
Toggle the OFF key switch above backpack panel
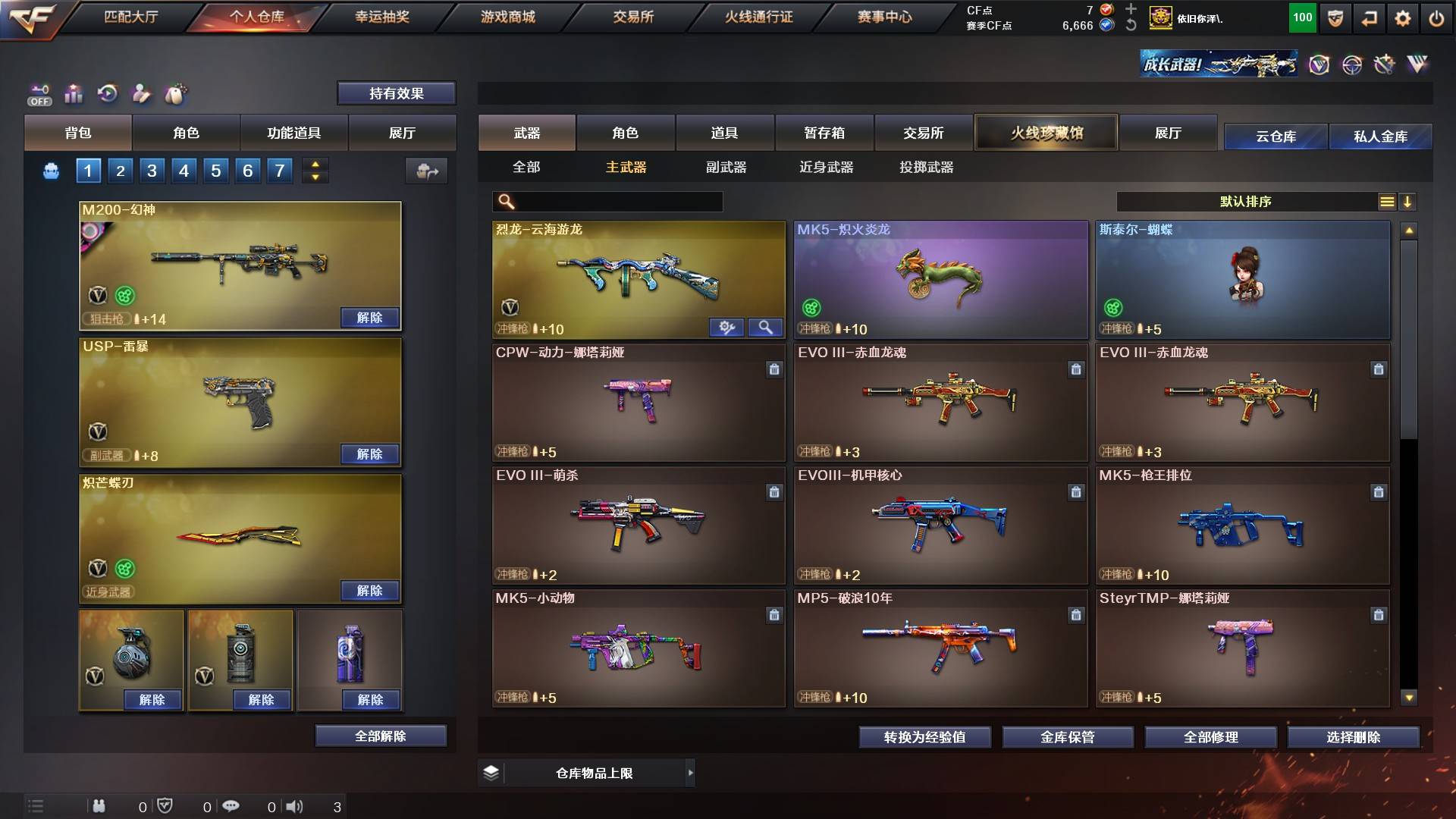coord(39,93)
